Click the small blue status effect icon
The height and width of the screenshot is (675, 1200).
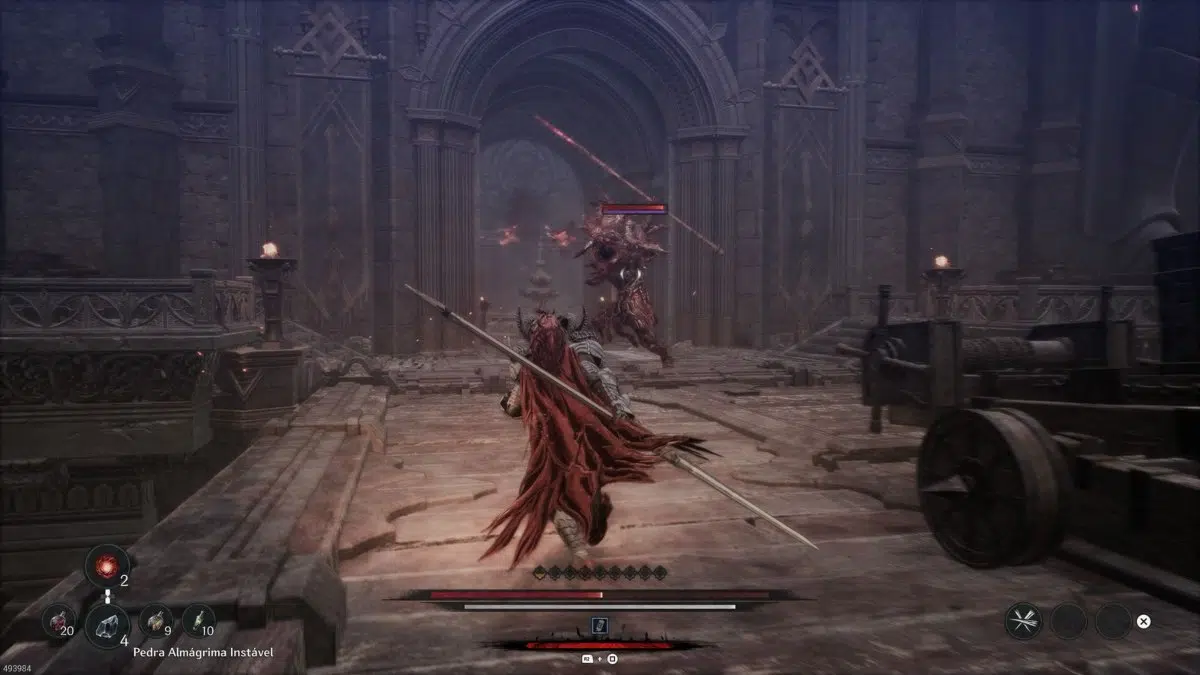599,626
